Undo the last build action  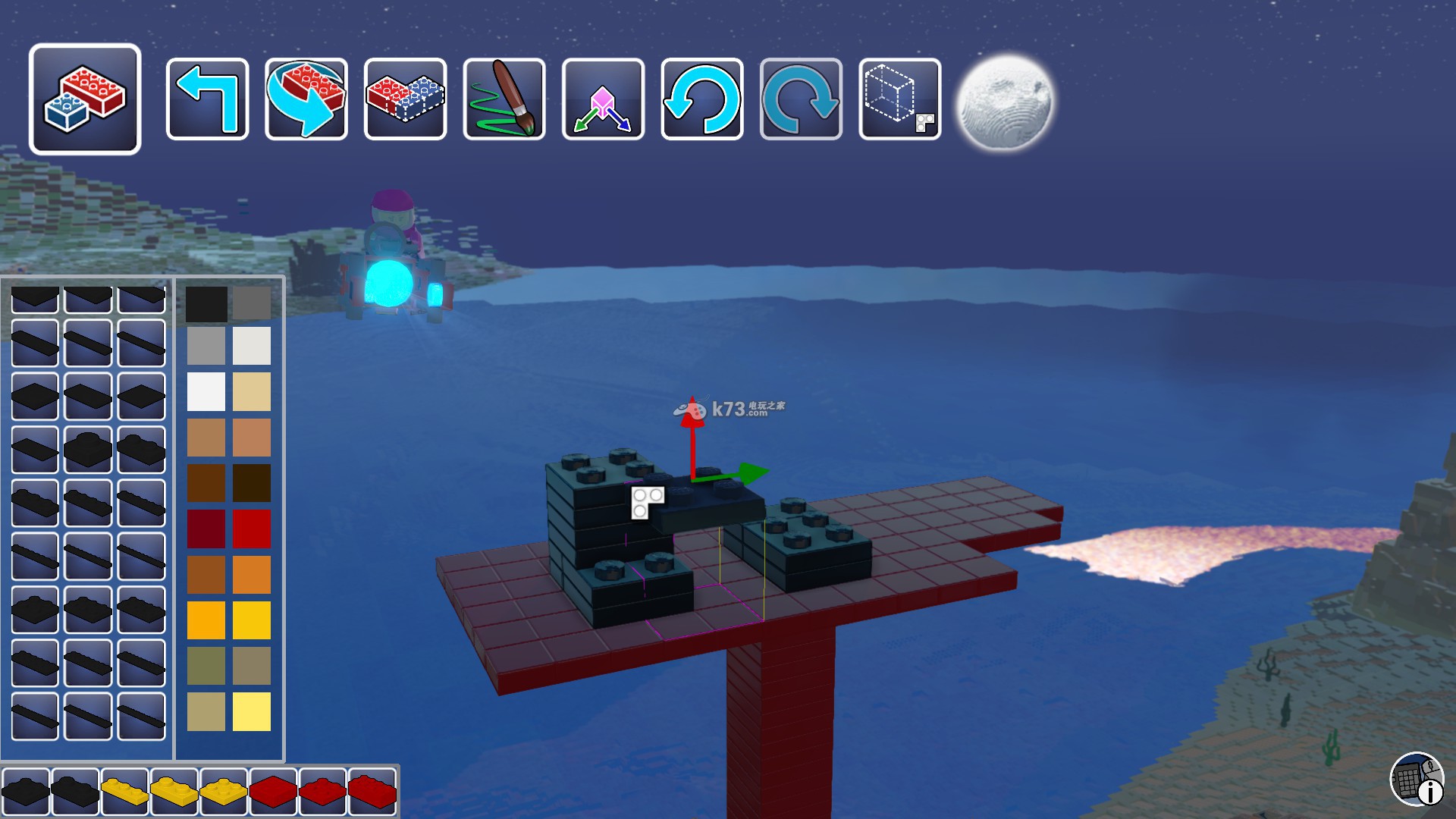click(702, 99)
